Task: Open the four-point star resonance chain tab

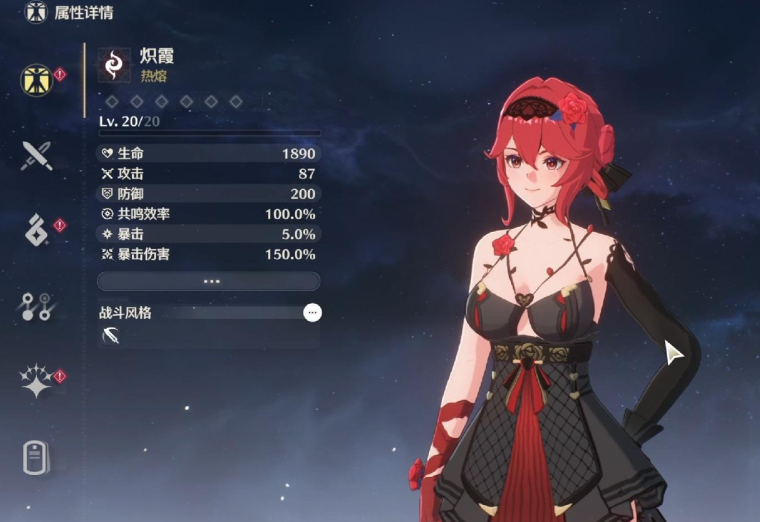Action: 37,382
